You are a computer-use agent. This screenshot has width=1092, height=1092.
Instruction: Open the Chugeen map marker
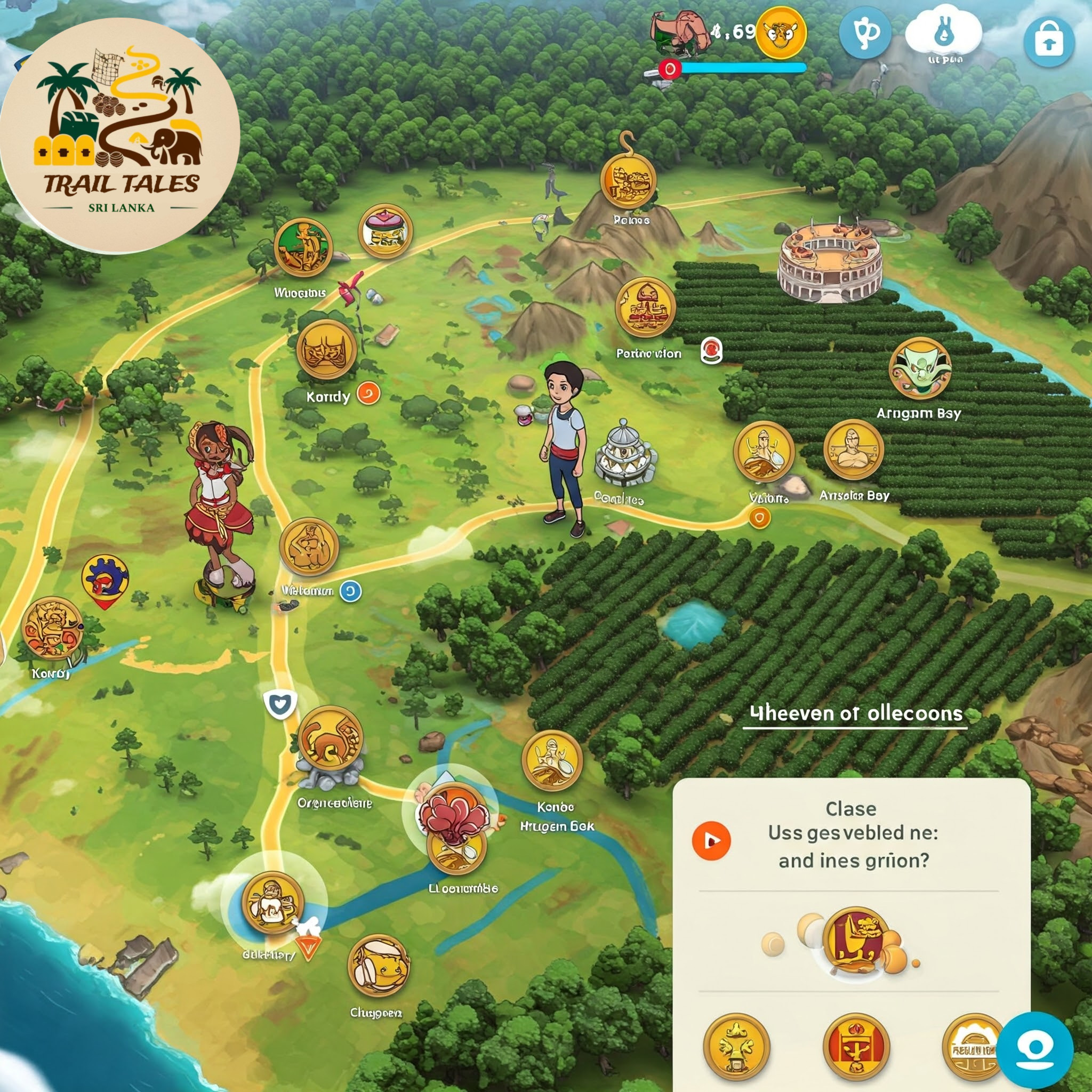pos(378,966)
